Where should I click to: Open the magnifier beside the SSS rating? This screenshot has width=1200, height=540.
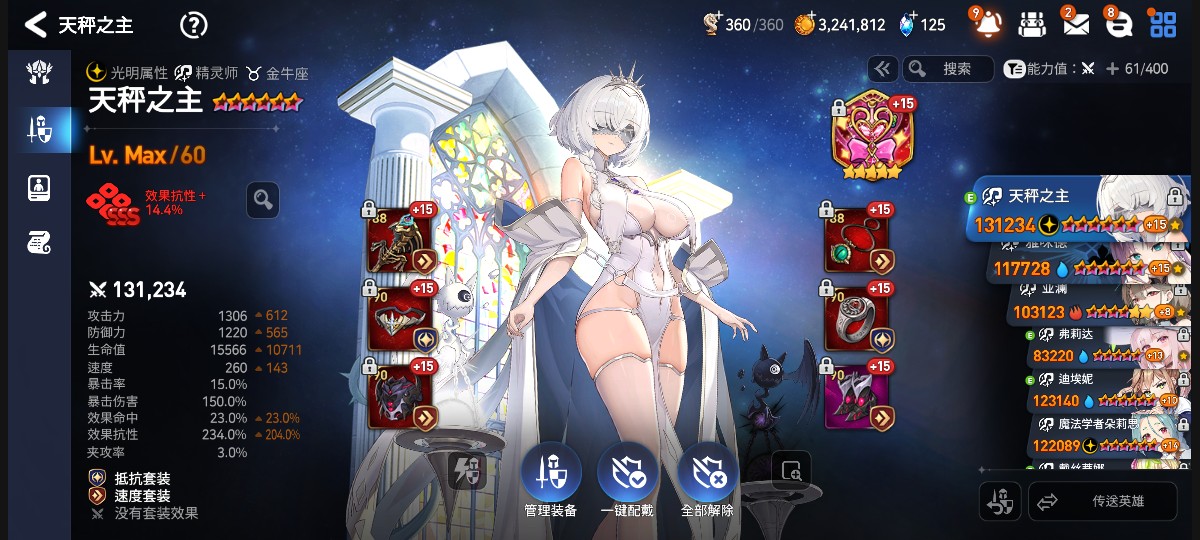262,200
